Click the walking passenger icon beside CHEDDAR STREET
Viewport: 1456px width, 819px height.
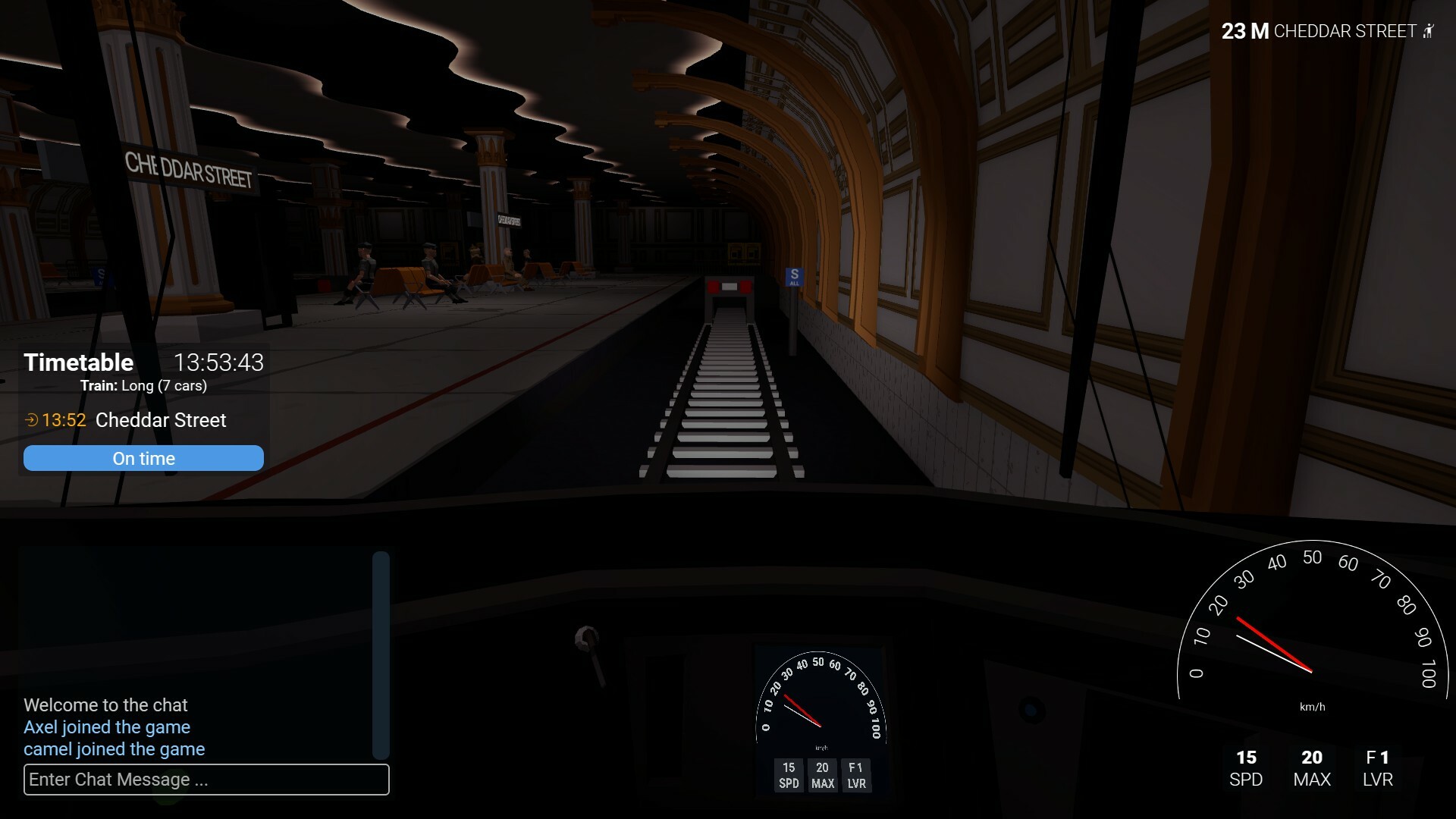tap(1429, 31)
